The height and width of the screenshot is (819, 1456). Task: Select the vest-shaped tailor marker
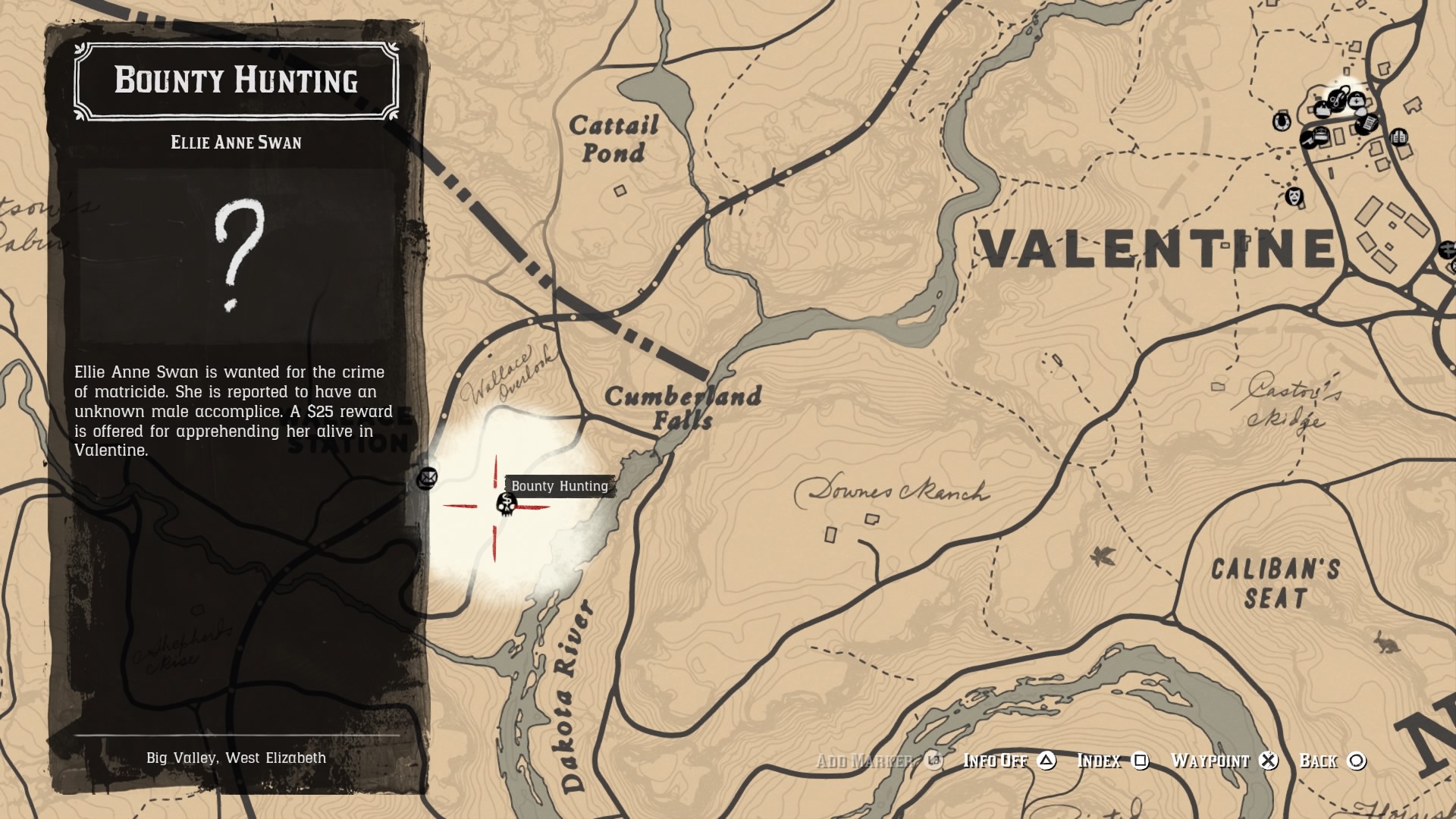tap(1398, 137)
